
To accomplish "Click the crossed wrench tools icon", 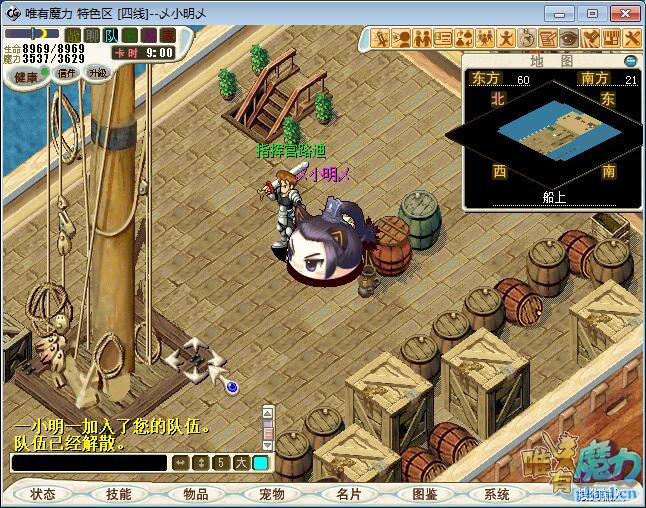I will (x=634, y=39).
